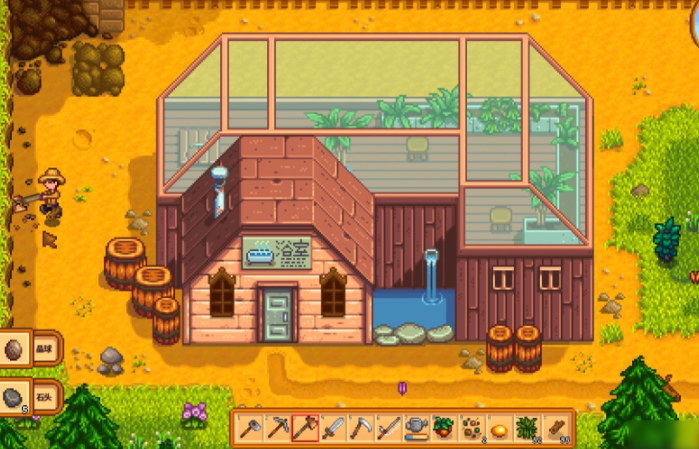Choose the scythe tool slot
The width and height of the screenshot is (699, 449).
[361, 429]
